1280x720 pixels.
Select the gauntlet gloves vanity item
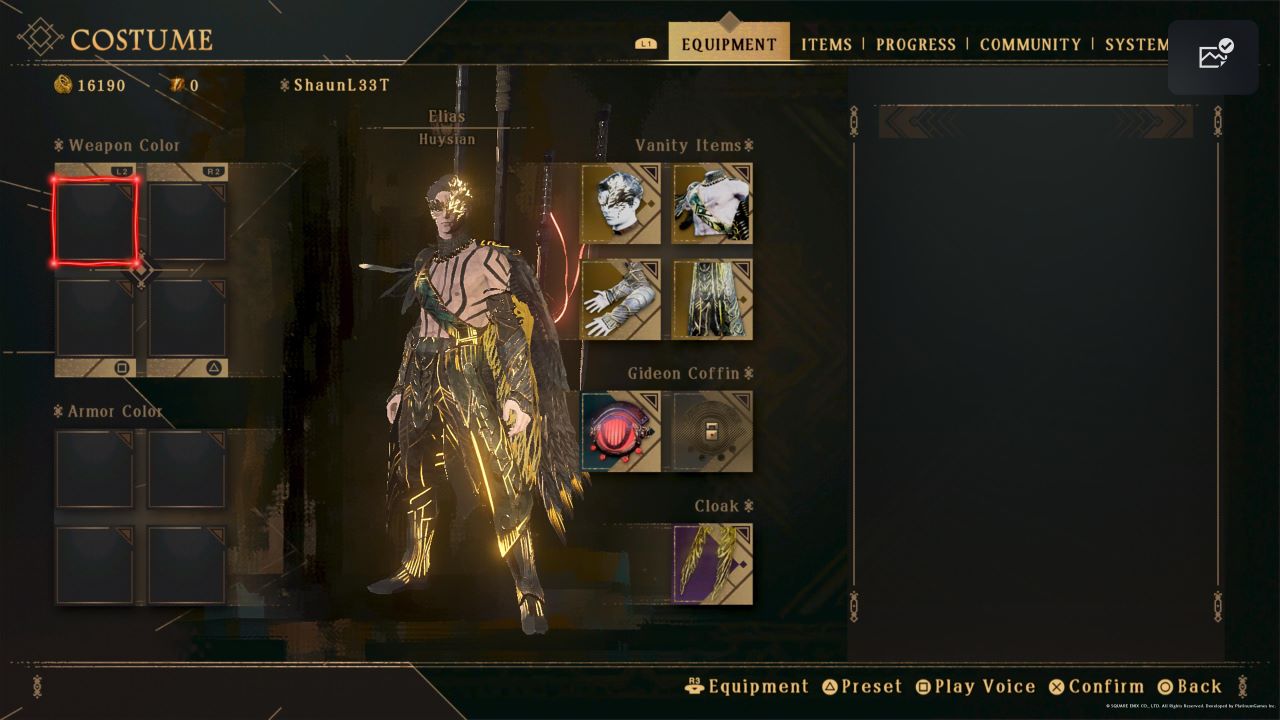click(x=621, y=299)
